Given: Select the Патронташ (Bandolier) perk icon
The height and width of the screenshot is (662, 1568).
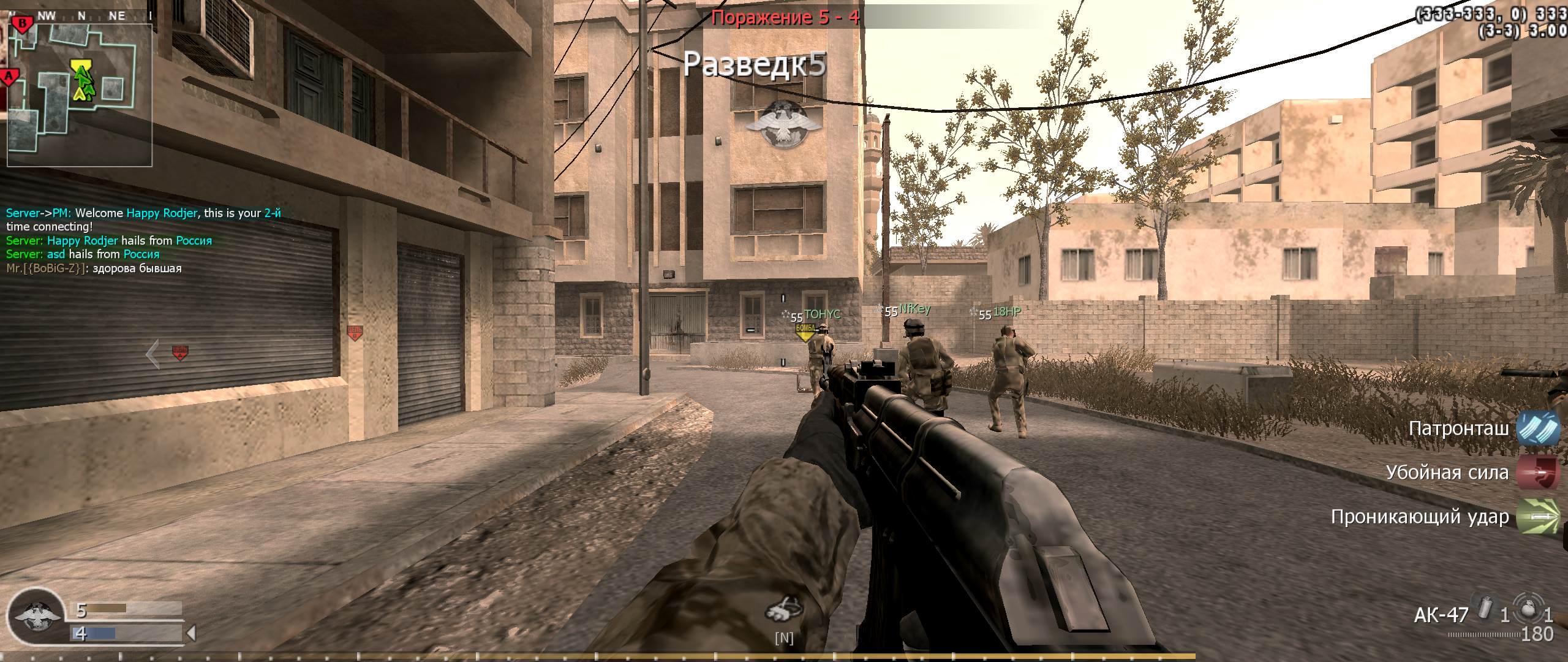Looking at the screenshot, I should (1539, 429).
